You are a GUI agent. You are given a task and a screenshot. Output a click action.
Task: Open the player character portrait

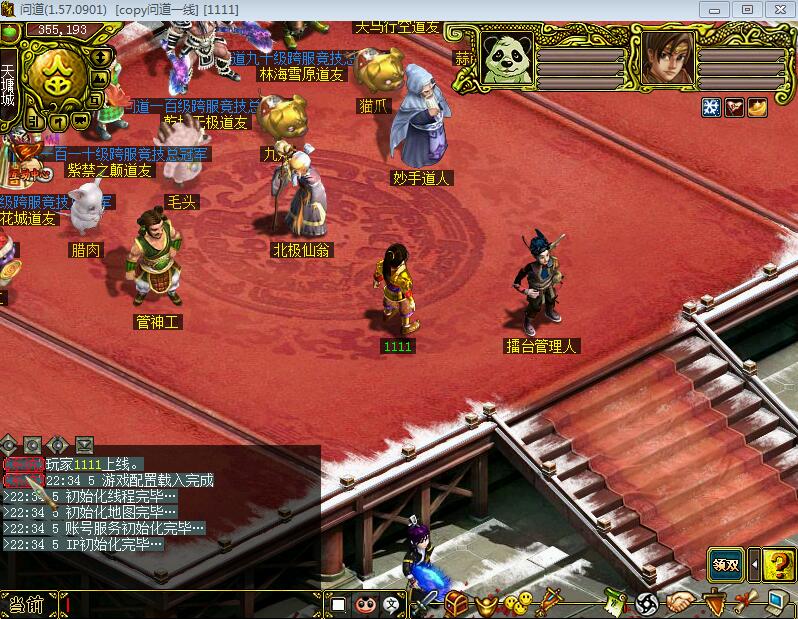click(x=668, y=58)
